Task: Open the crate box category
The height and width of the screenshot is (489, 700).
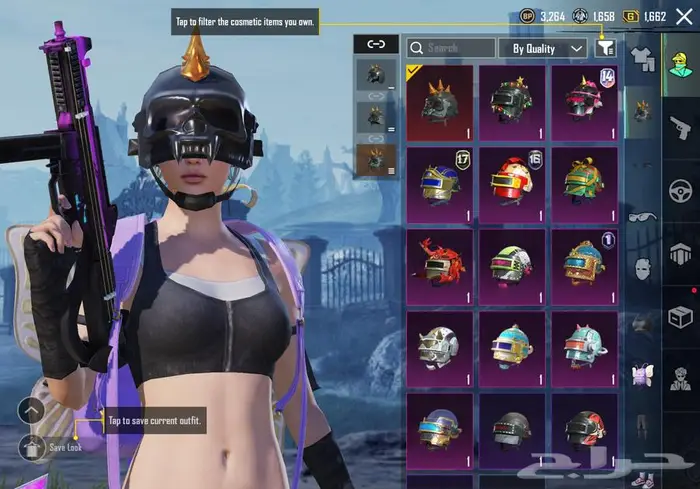Action: pyautogui.click(x=680, y=317)
